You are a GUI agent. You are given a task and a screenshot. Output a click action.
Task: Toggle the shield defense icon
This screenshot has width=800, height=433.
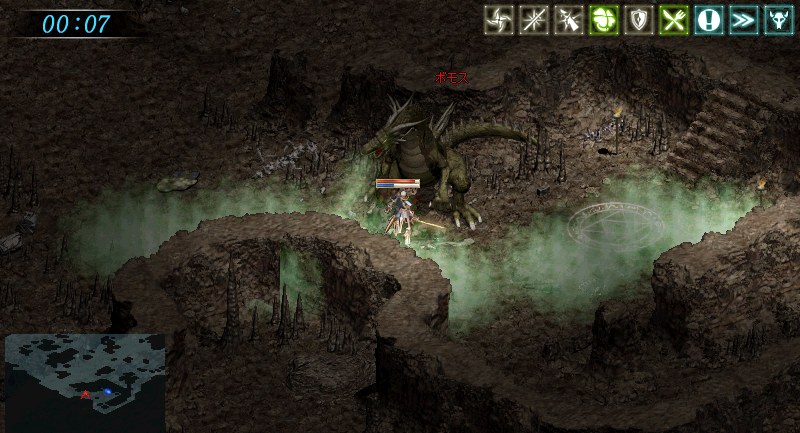(639, 20)
